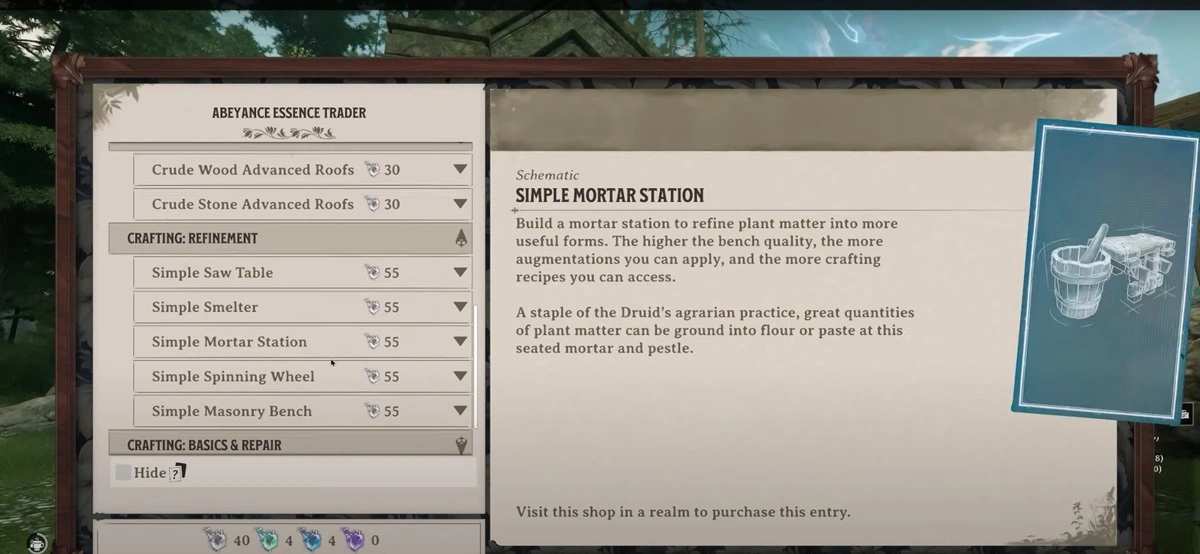Expand the Simple Smelter dropdown arrow
Viewport: 1200px width, 554px height.
(460, 307)
